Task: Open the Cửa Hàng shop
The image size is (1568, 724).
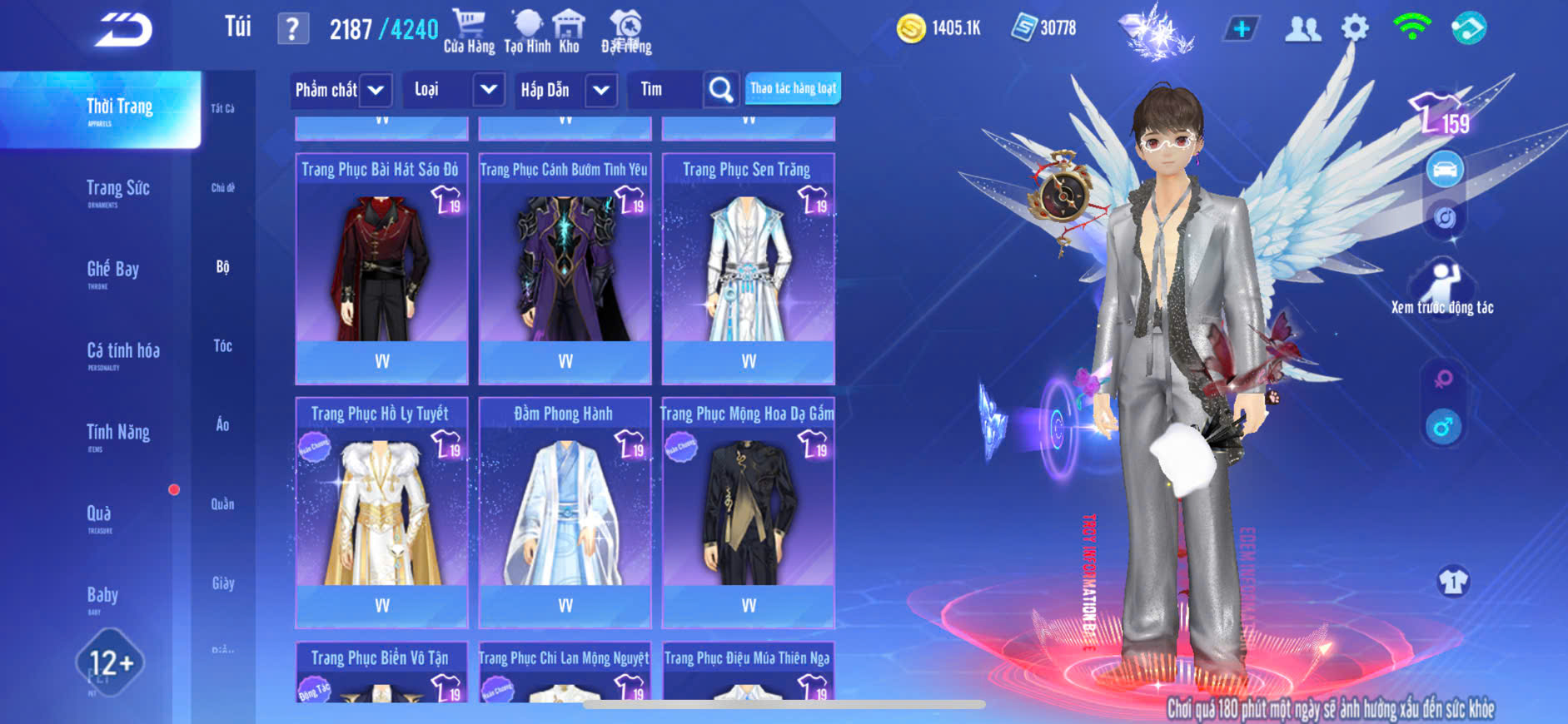Action: tap(469, 32)
